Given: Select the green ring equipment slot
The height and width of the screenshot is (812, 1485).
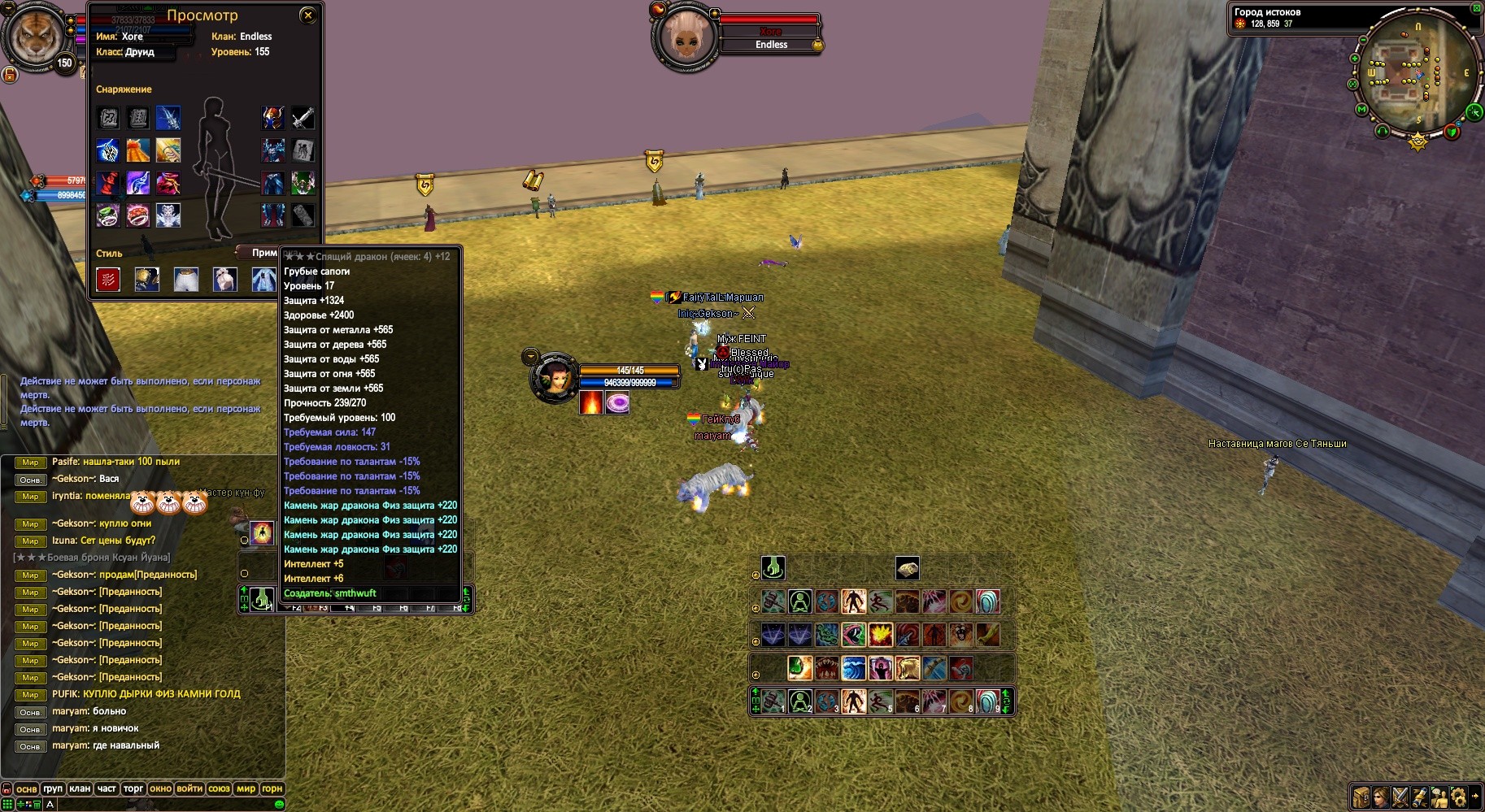Looking at the screenshot, I should click(108, 215).
